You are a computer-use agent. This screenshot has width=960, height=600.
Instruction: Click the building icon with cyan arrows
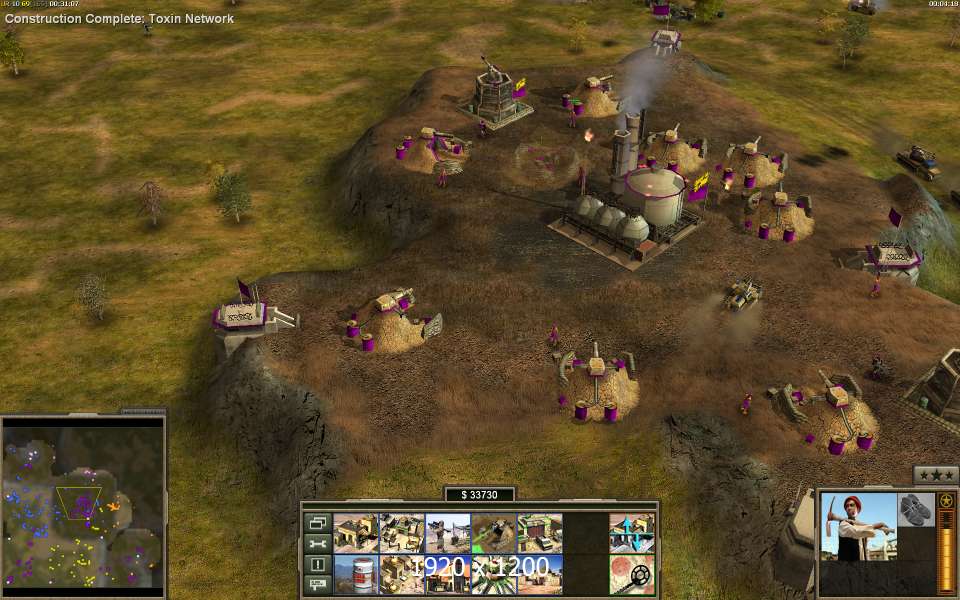click(x=632, y=533)
